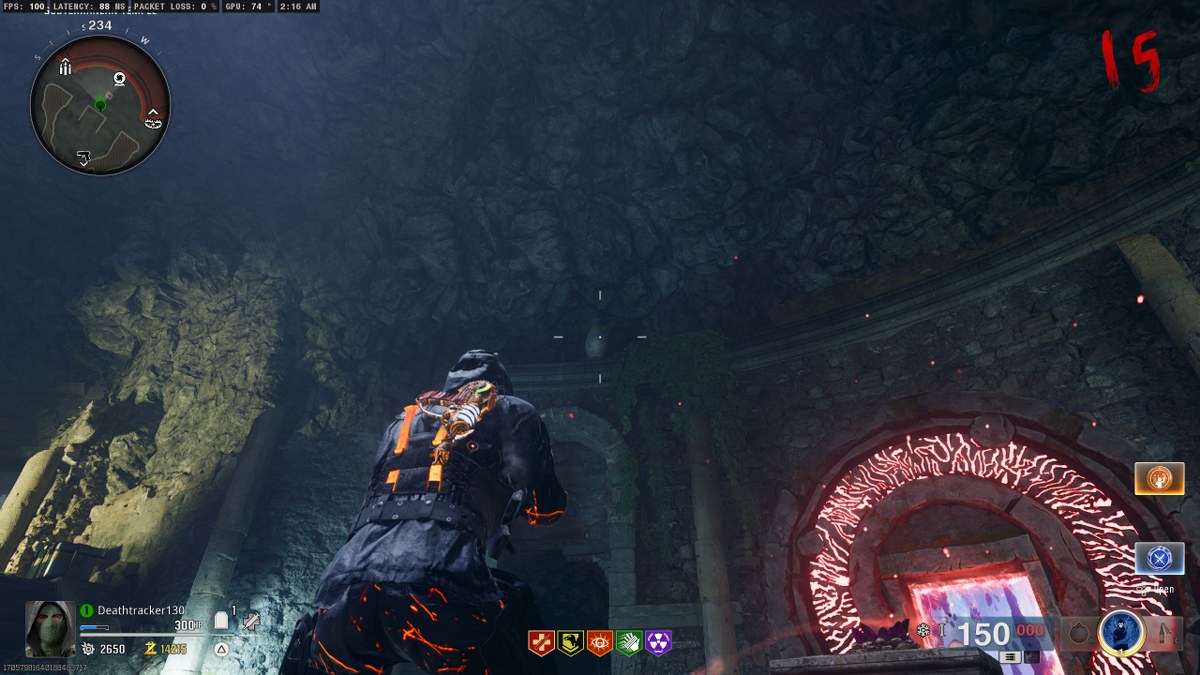Select the purple radiation Elemental Pop perk
The height and width of the screenshot is (675, 1200).
tap(658, 642)
